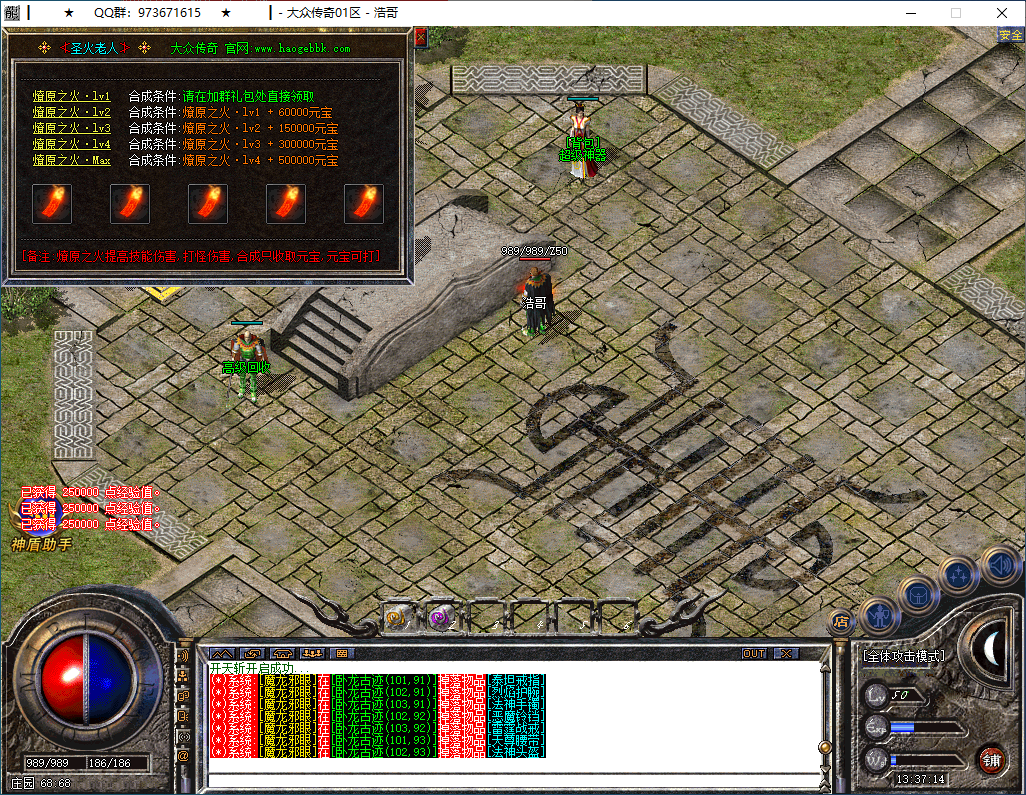Select the 燎原之火·lv1 link
The image size is (1026, 795).
tap(71, 97)
